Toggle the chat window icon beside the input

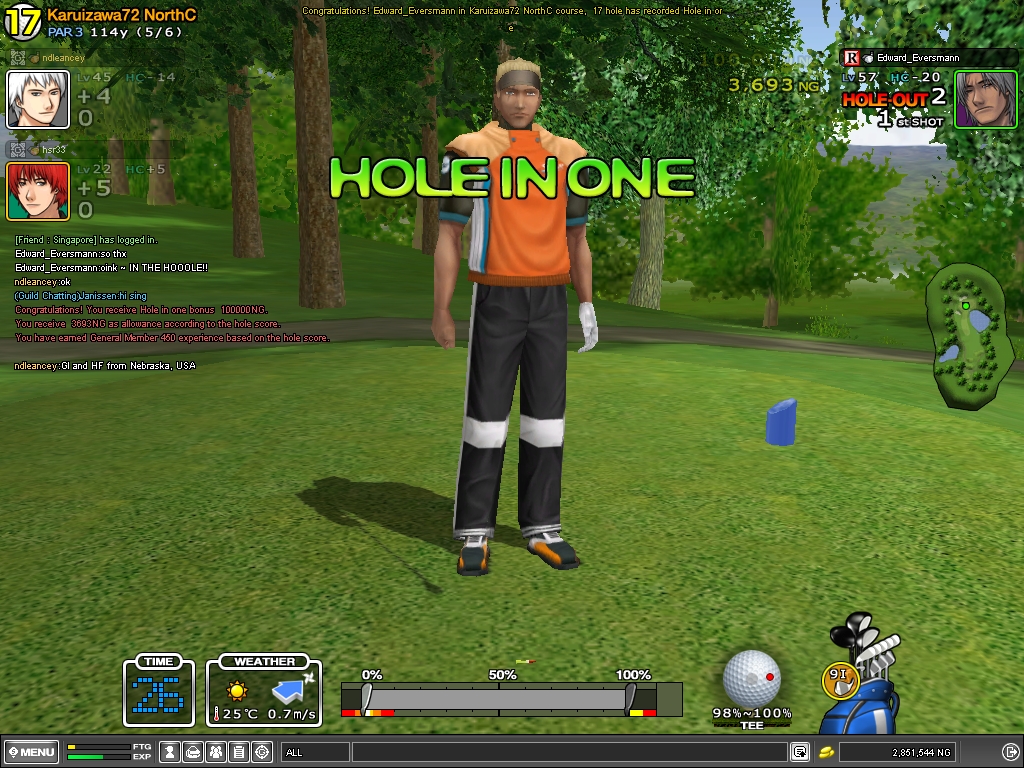tap(800, 752)
